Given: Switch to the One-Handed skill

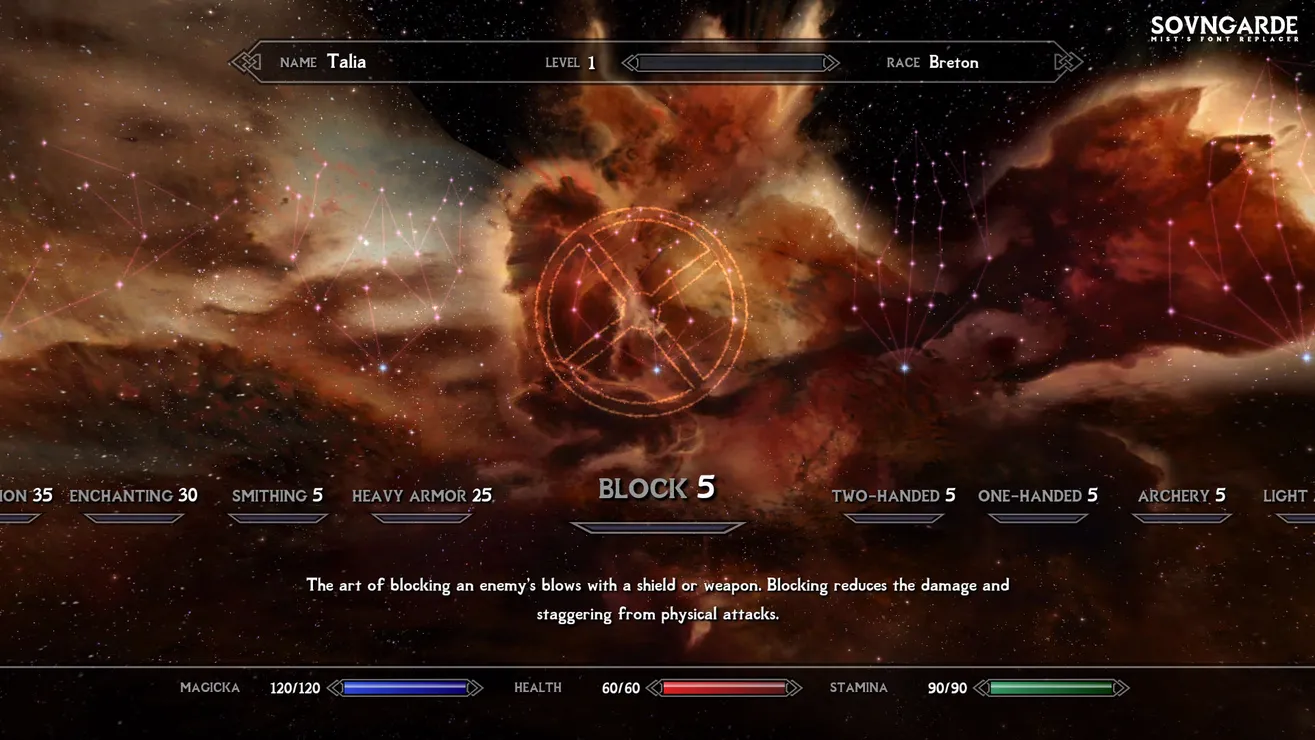Looking at the screenshot, I should [x=1037, y=496].
